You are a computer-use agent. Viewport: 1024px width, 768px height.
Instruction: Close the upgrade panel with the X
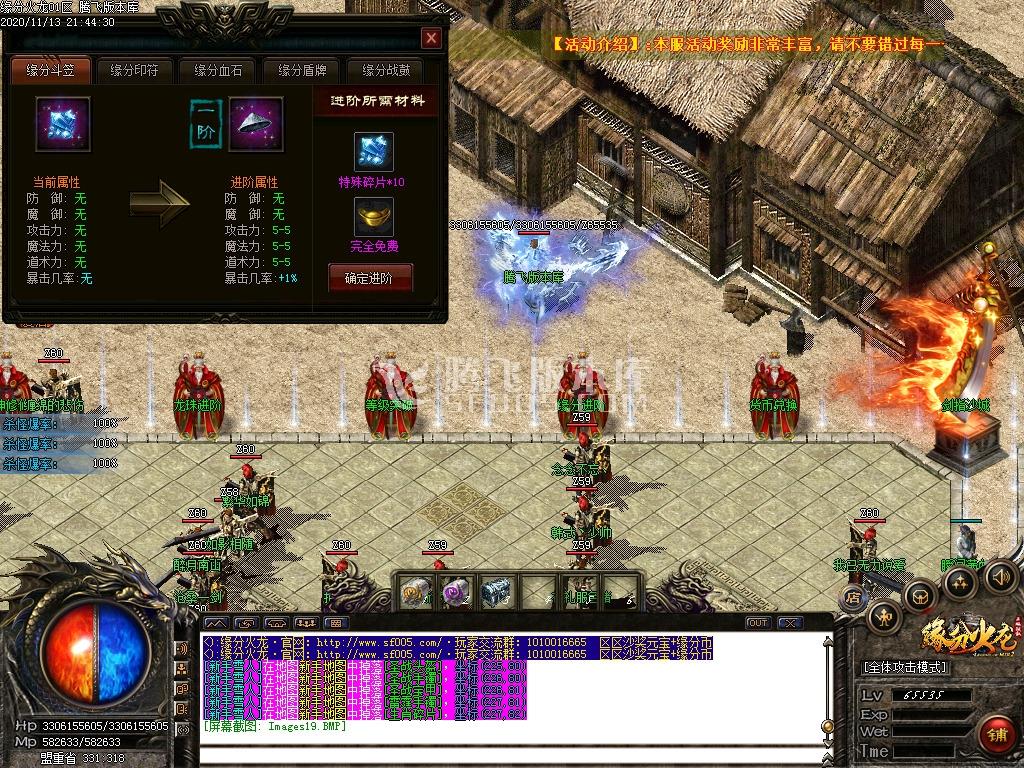pos(431,38)
